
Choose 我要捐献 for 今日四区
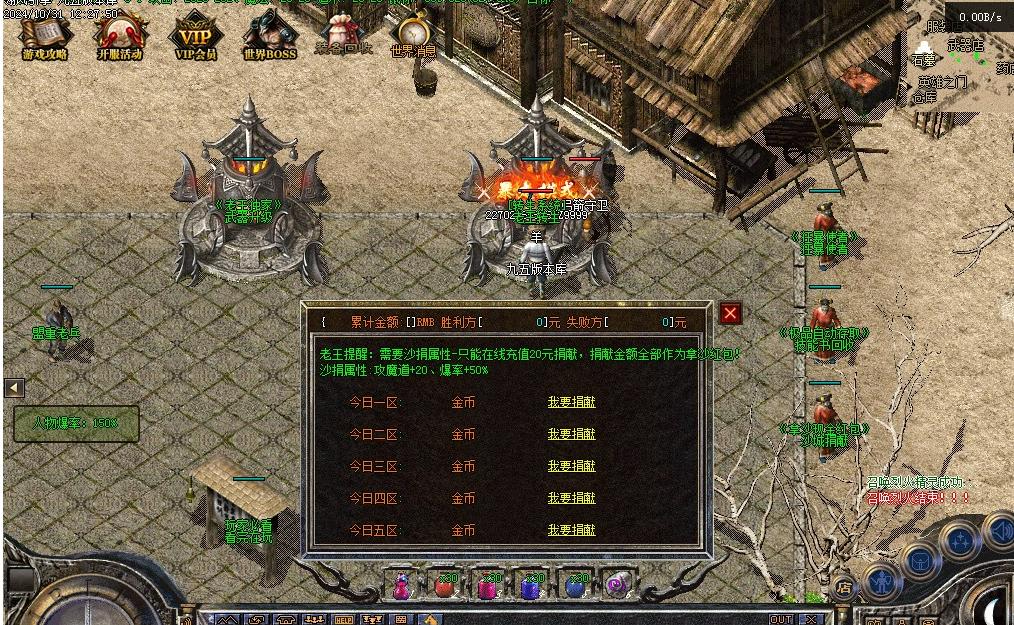[571, 498]
